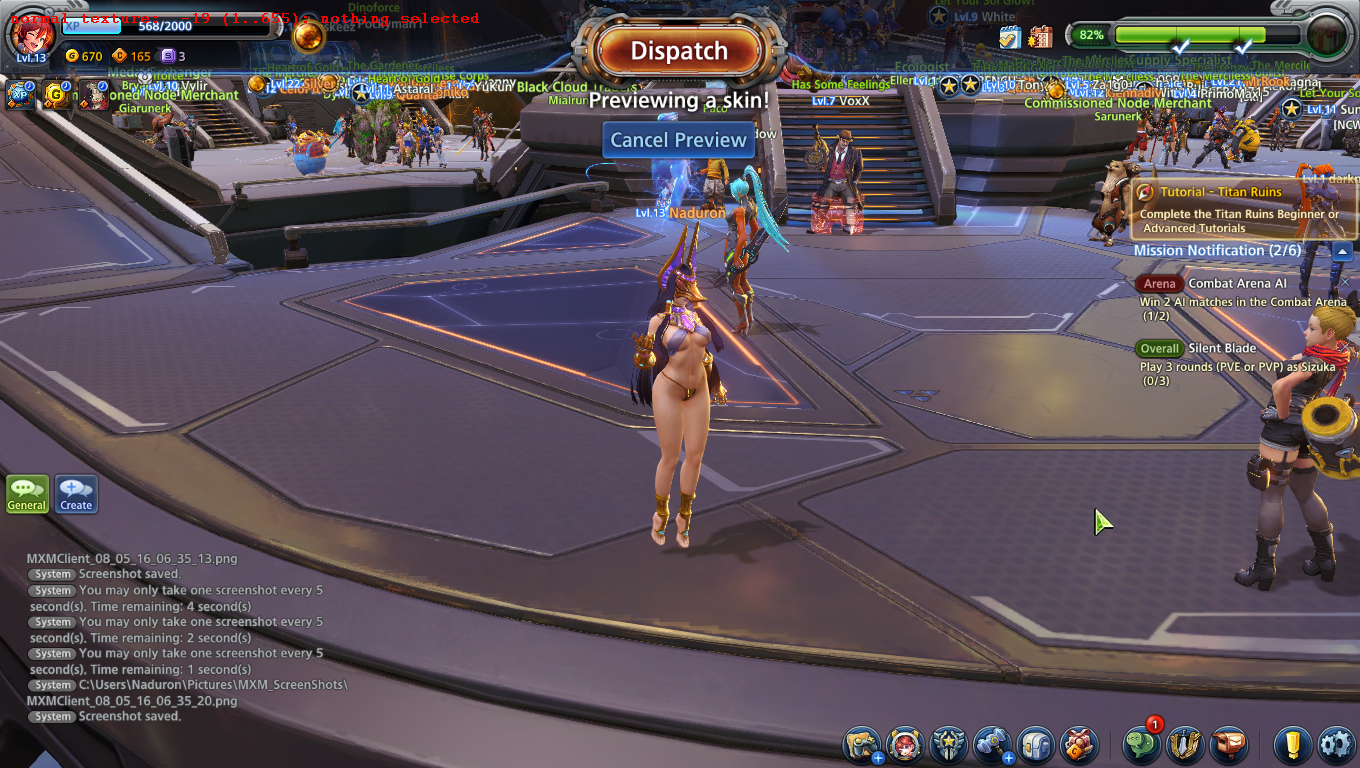Click the Dispatch button
Viewport: 1360px width, 768px height.
point(679,51)
